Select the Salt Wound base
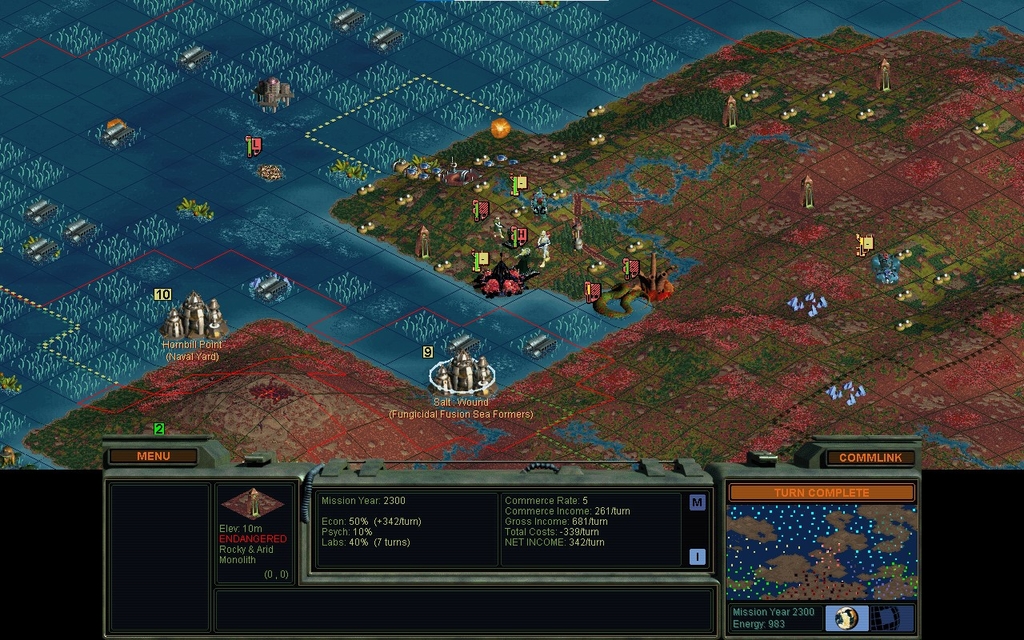 [462, 372]
